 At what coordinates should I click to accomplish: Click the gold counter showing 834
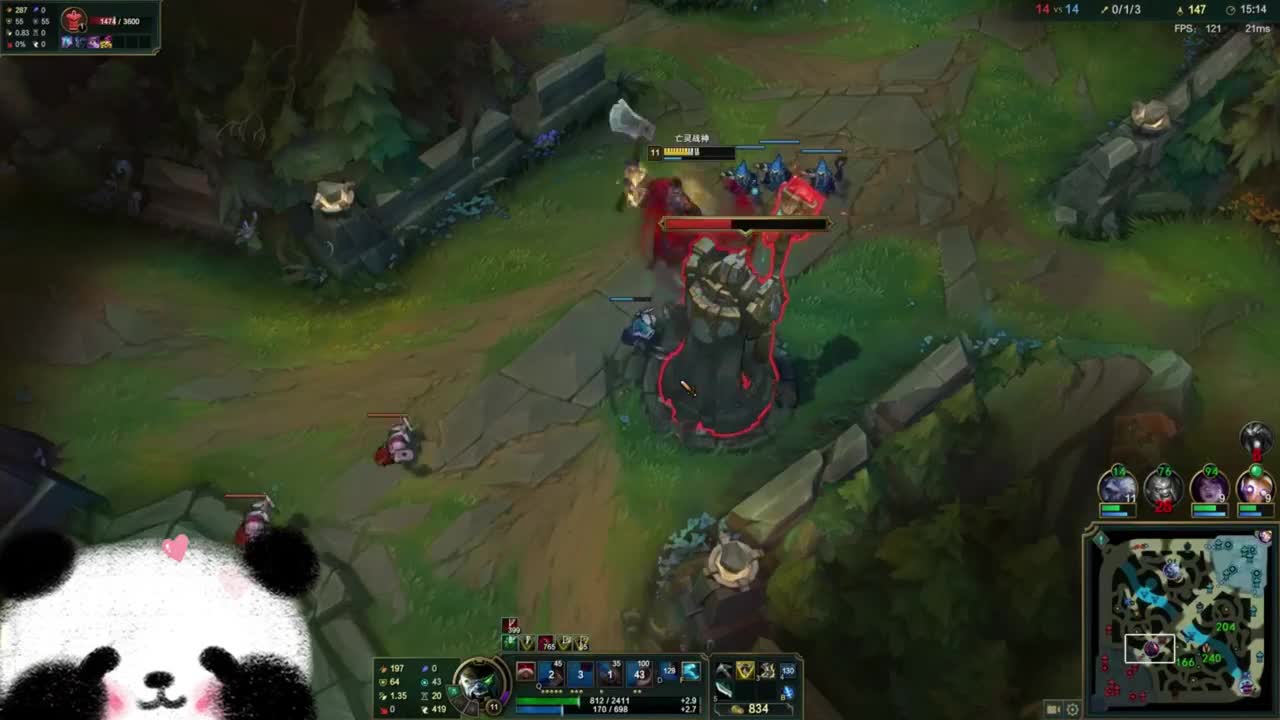[x=760, y=707]
